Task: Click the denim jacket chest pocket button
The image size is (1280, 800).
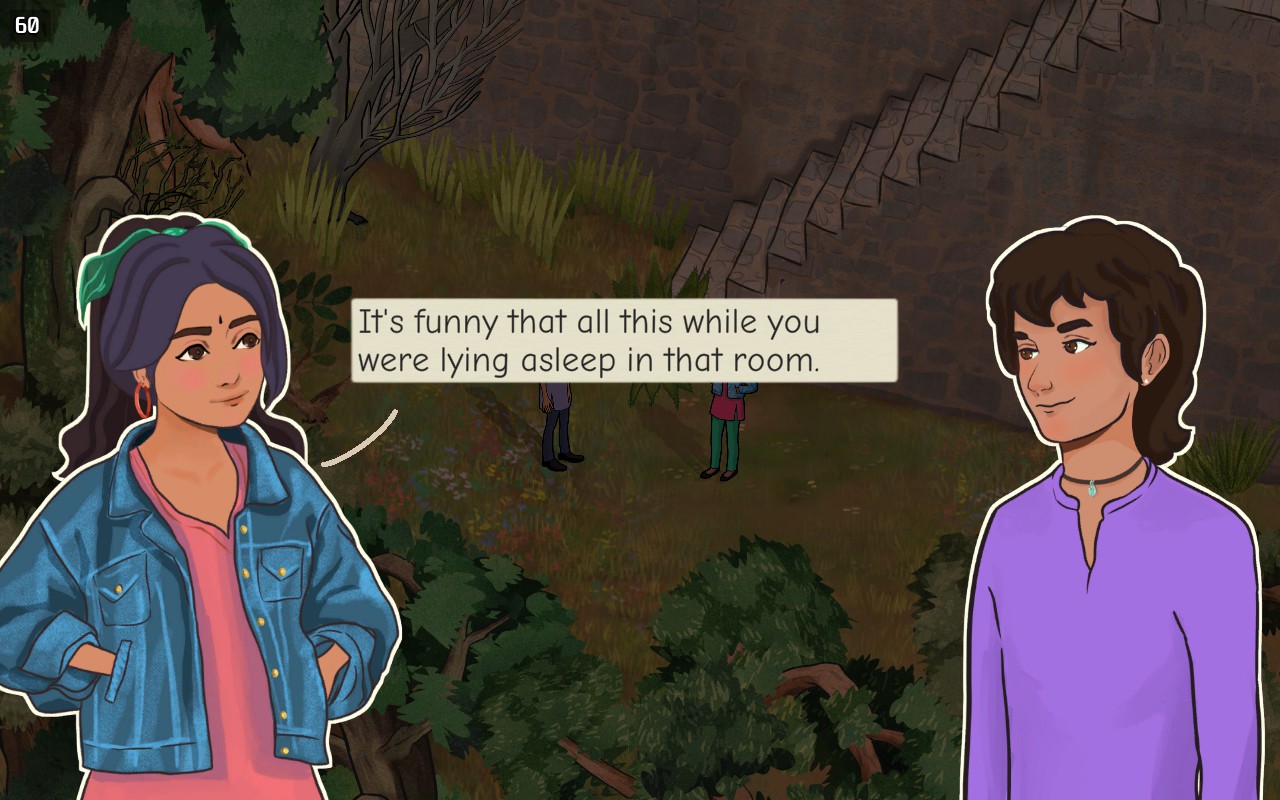Action: click(282, 571)
